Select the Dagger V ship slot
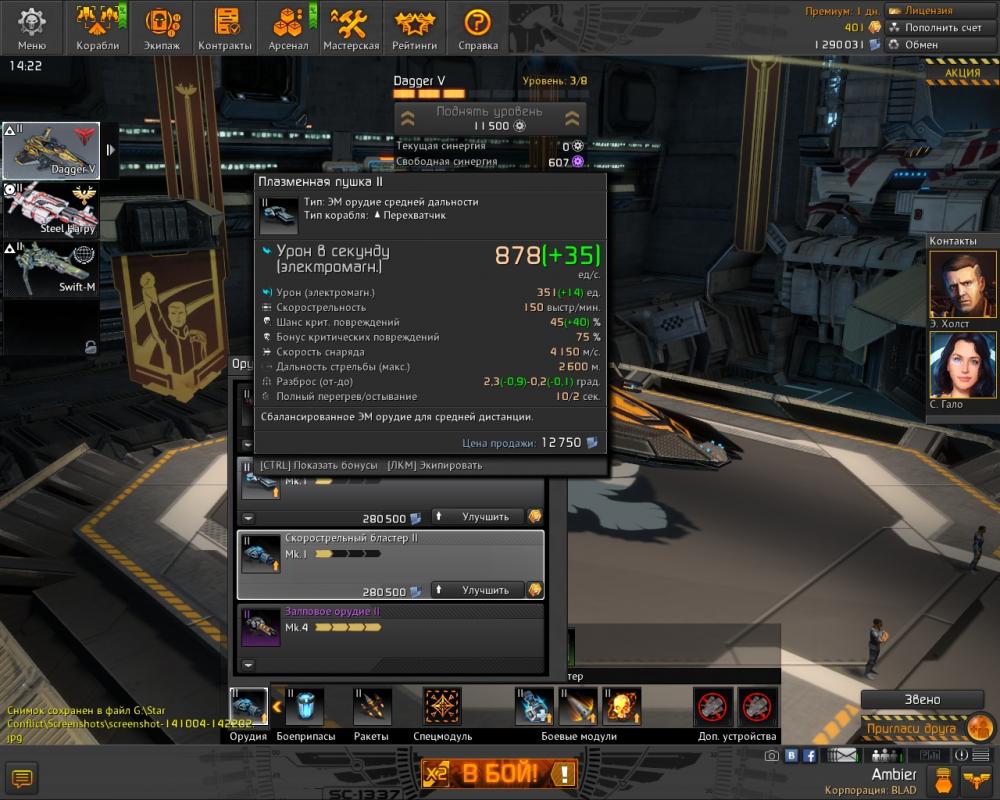1000x800 pixels. click(51, 150)
